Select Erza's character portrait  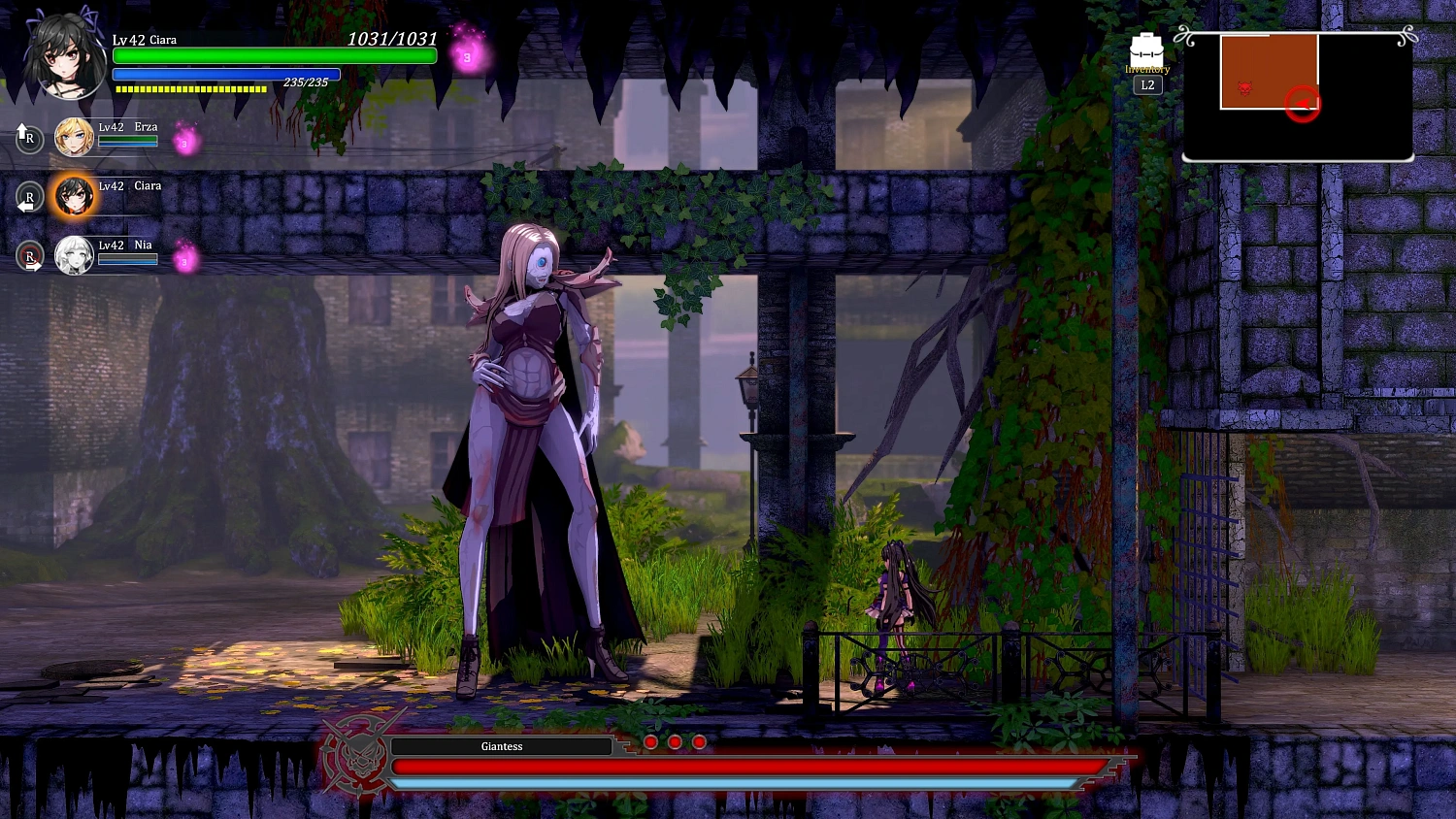click(x=75, y=137)
